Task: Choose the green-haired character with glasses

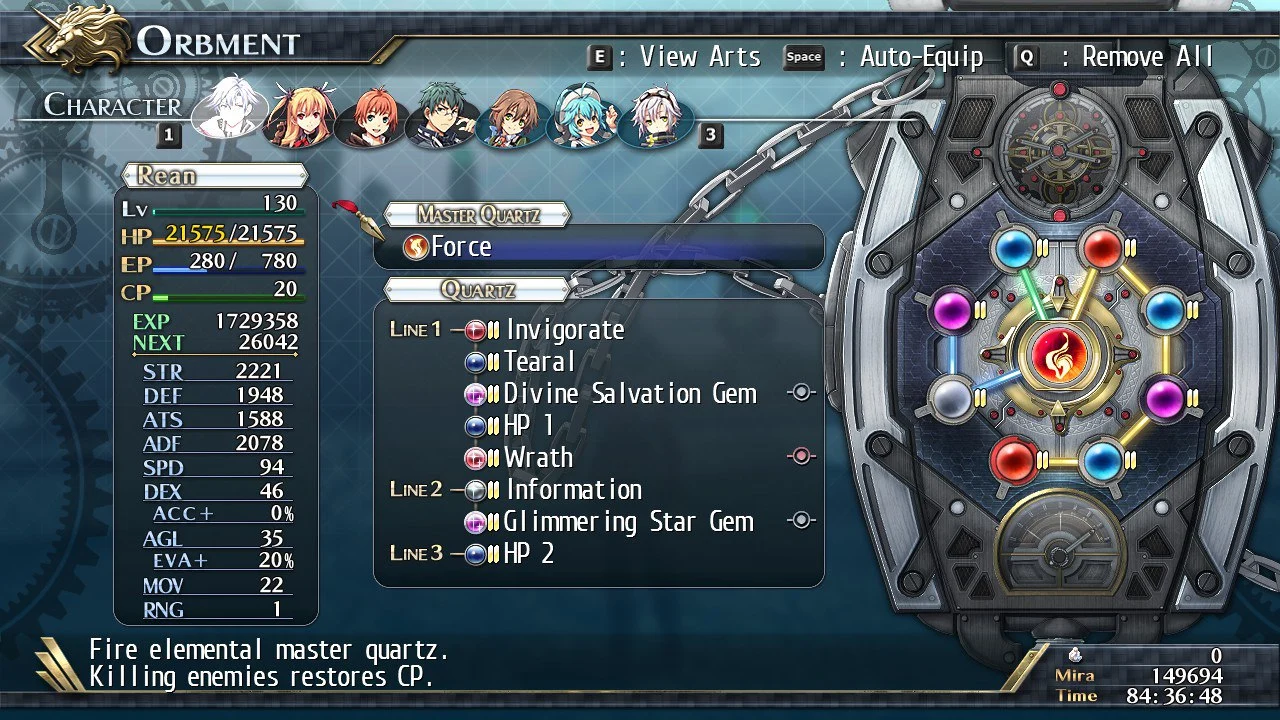Action: point(440,114)
